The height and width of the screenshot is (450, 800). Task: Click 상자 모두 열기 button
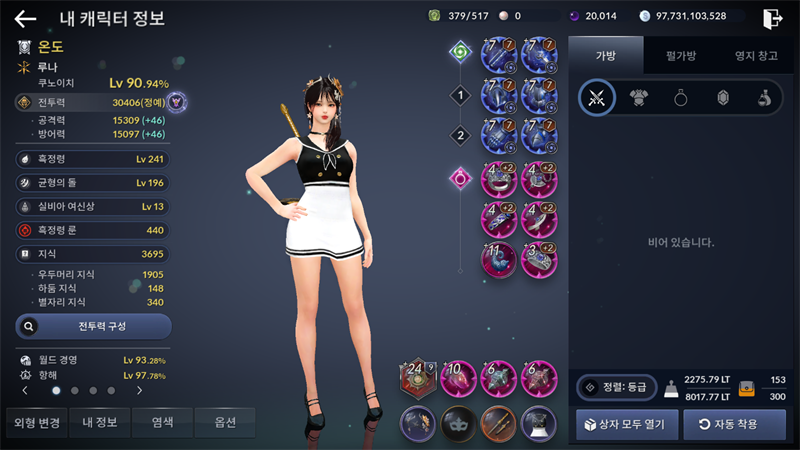[x=627, y=423]
